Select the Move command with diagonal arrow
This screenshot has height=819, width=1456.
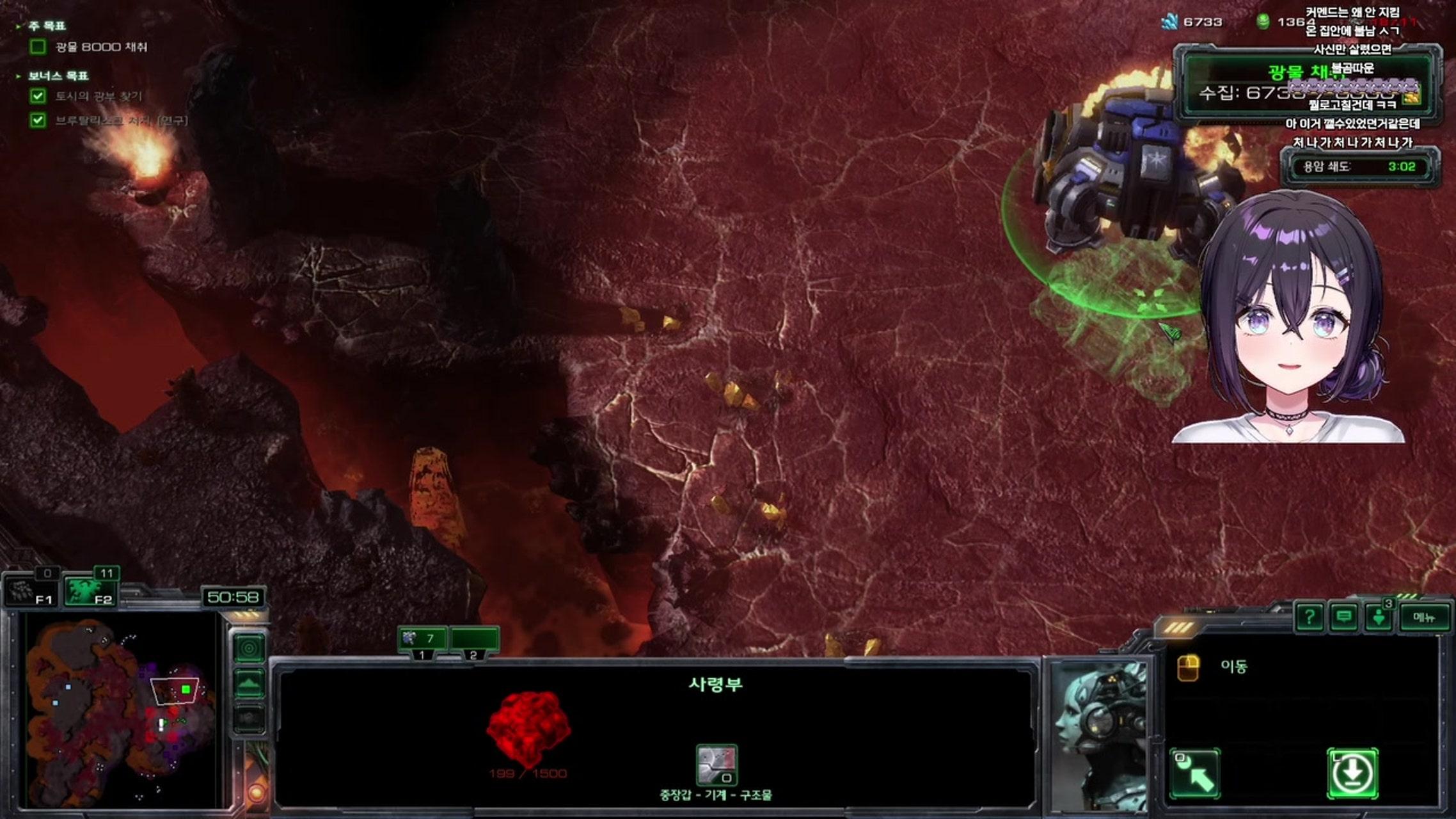click(x=1194, y=774)
